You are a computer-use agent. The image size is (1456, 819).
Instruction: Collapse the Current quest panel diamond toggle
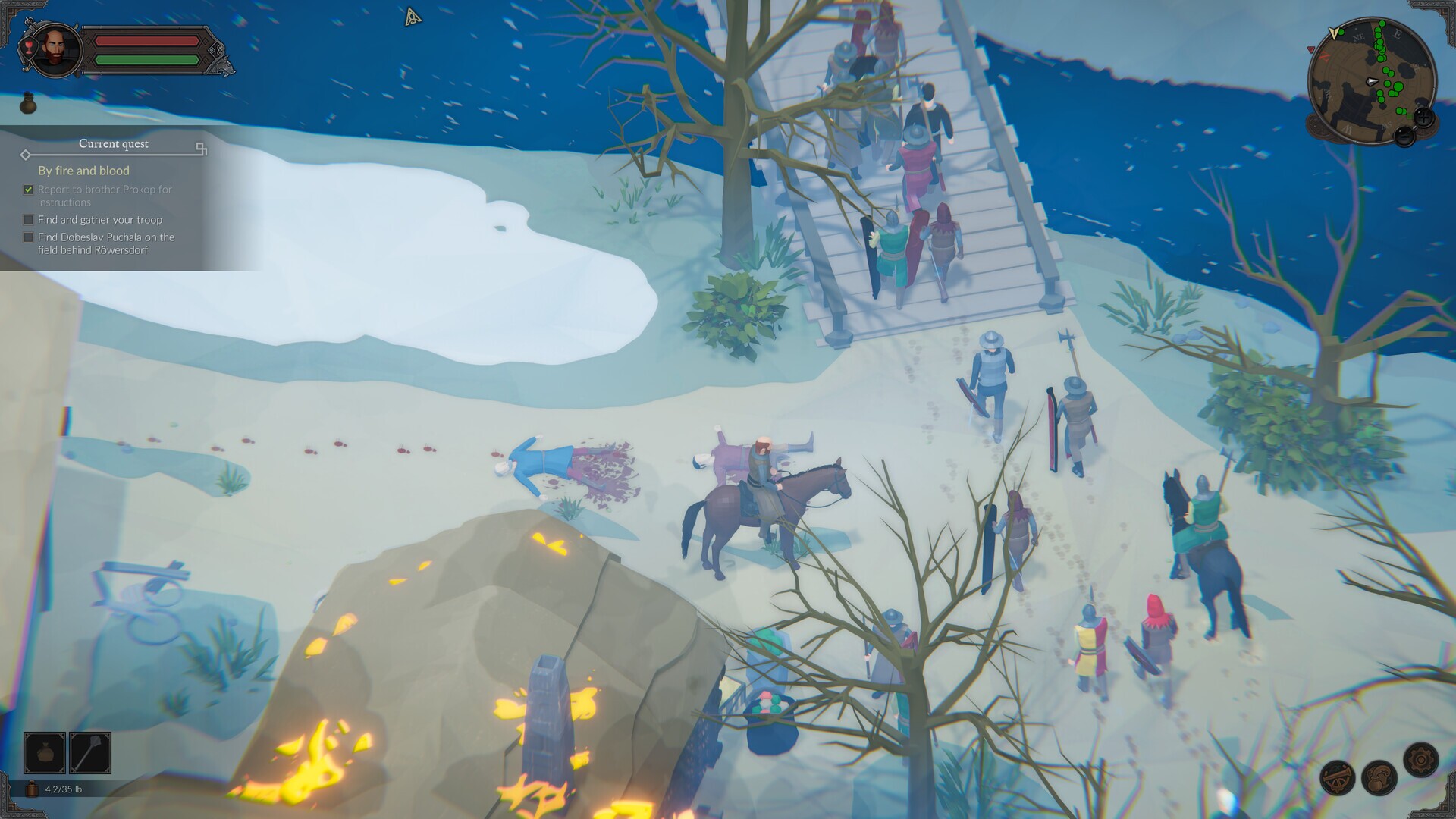click(26, 155)
